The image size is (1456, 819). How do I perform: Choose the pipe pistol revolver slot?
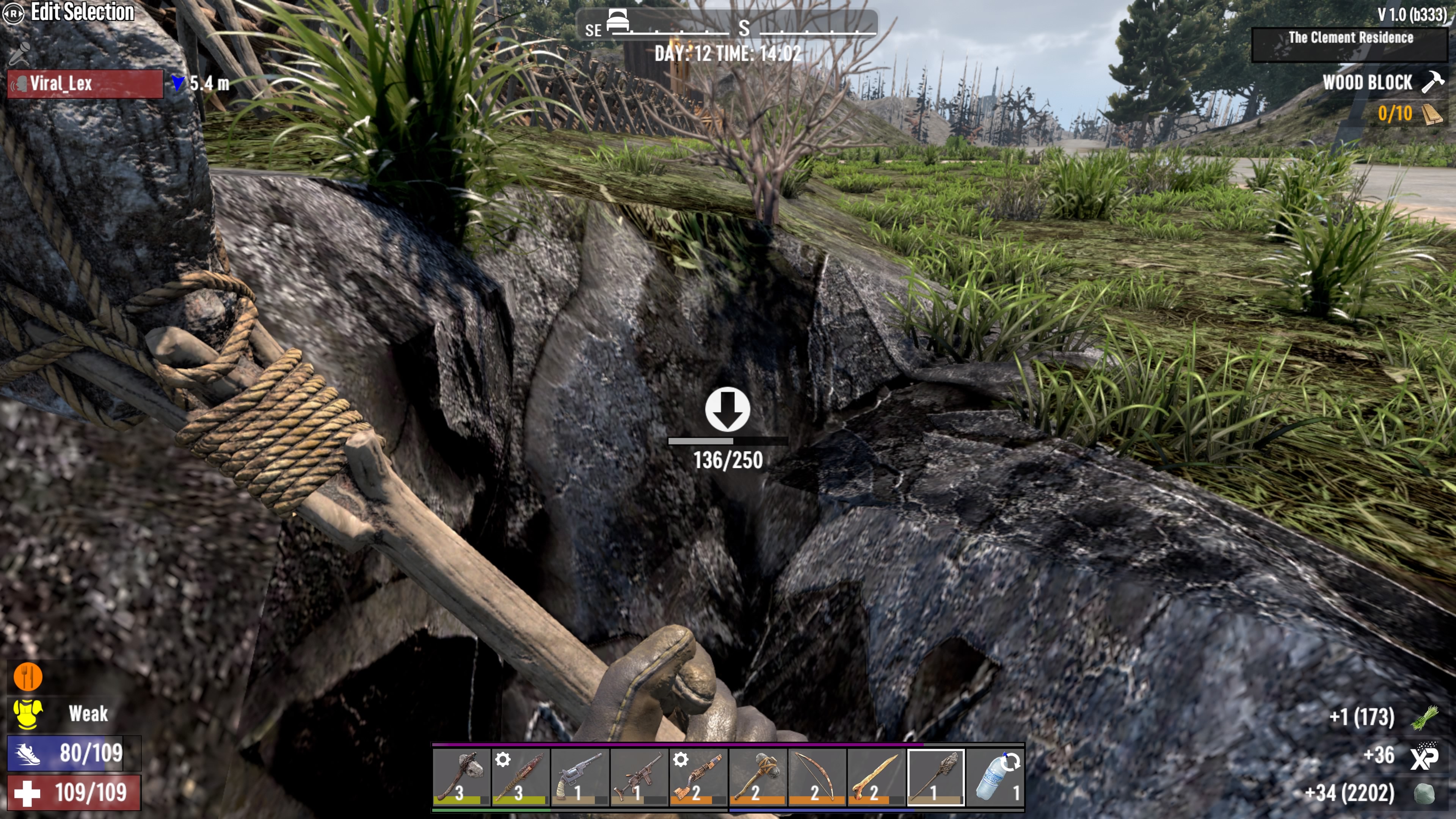click(x=580, y=777)
